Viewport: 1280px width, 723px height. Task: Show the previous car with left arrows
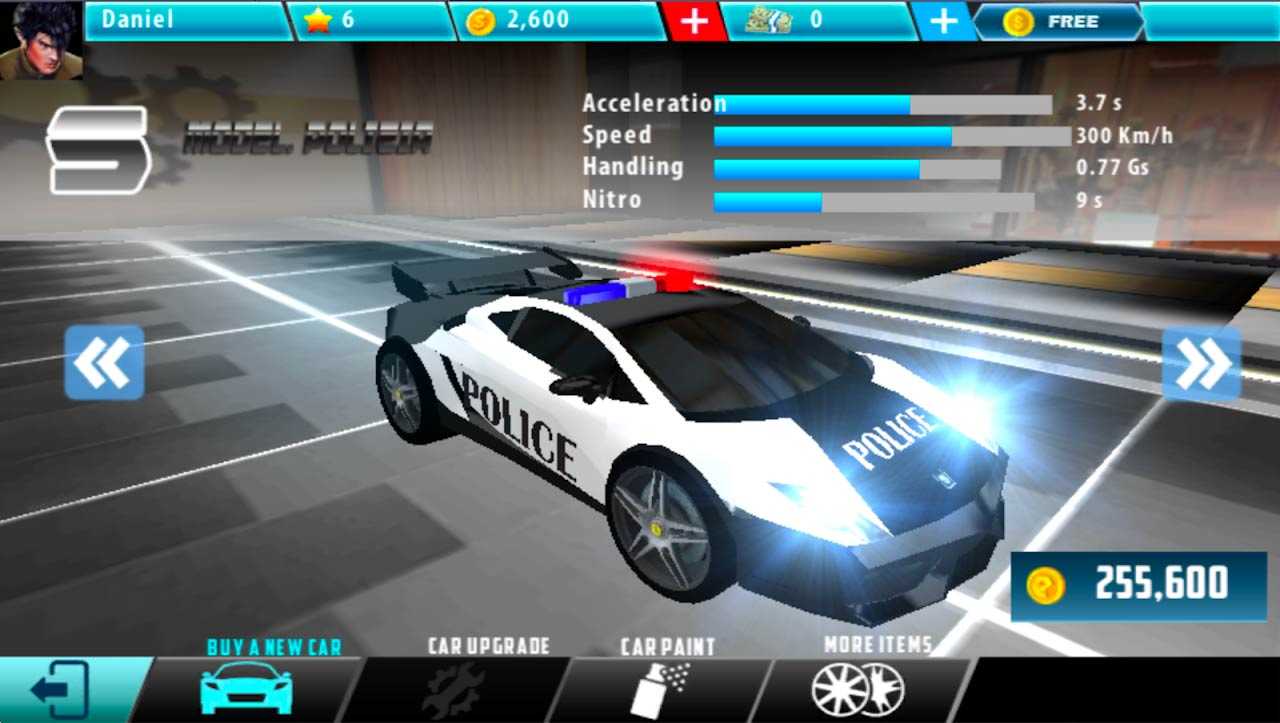(x=104, y=363)
